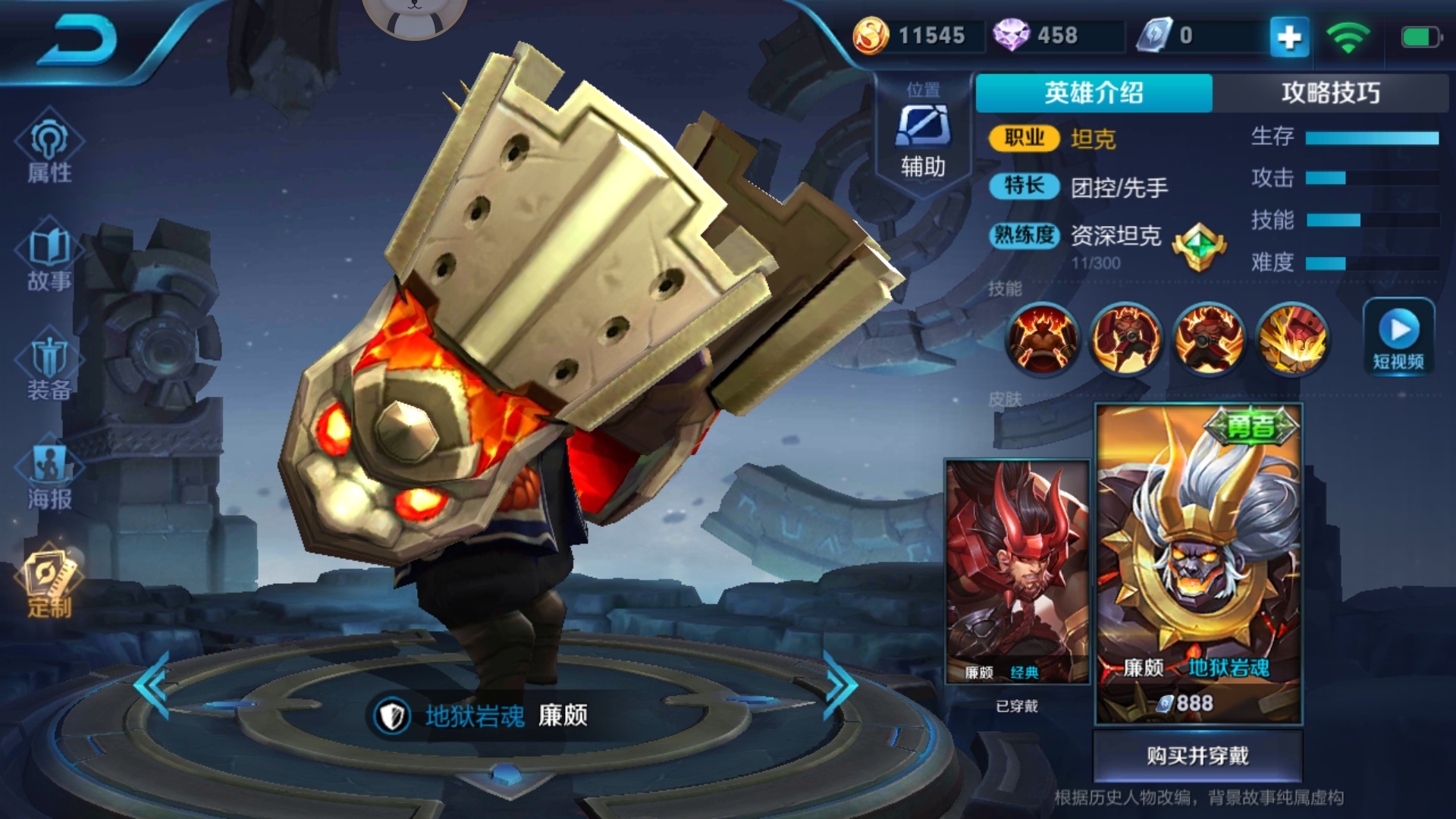
Task: Play the 短视频 short video
Action: (1398, 335)
